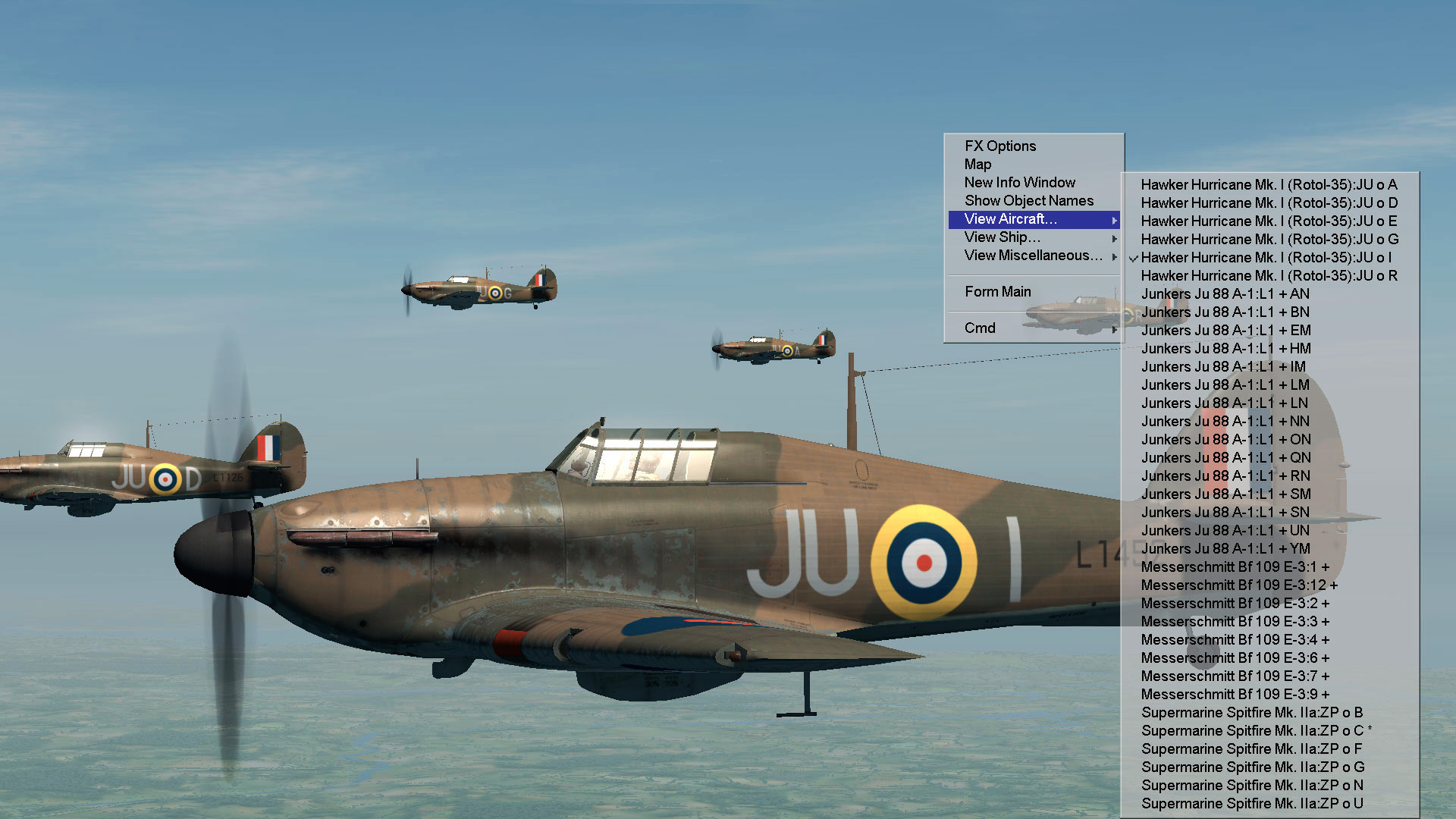This screenshot has width=1456, height=819.
Task: Switch to Junkers Ju 88 L1 + YM
Action: [1225, 549]
